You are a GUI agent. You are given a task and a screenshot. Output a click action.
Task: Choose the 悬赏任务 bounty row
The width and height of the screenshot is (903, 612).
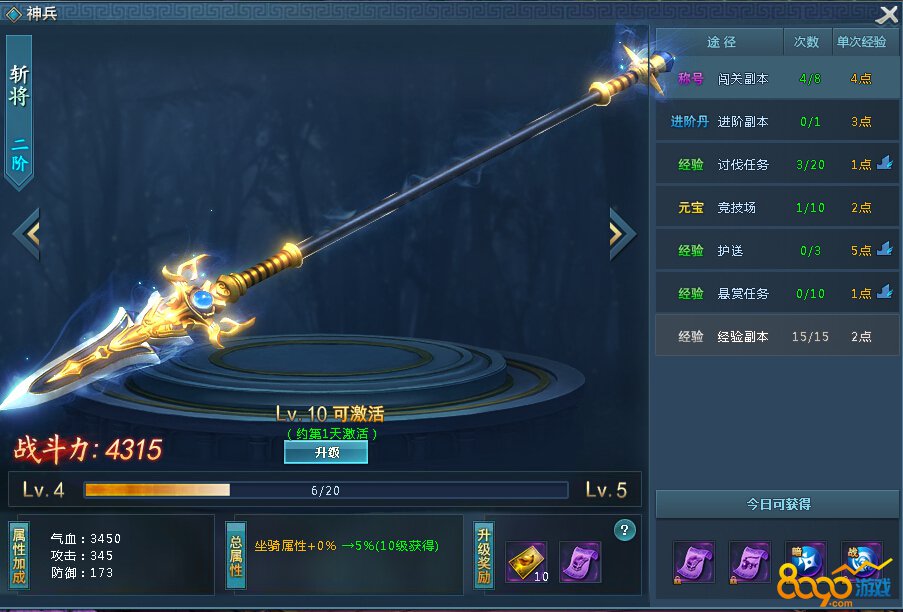(777, 294)
